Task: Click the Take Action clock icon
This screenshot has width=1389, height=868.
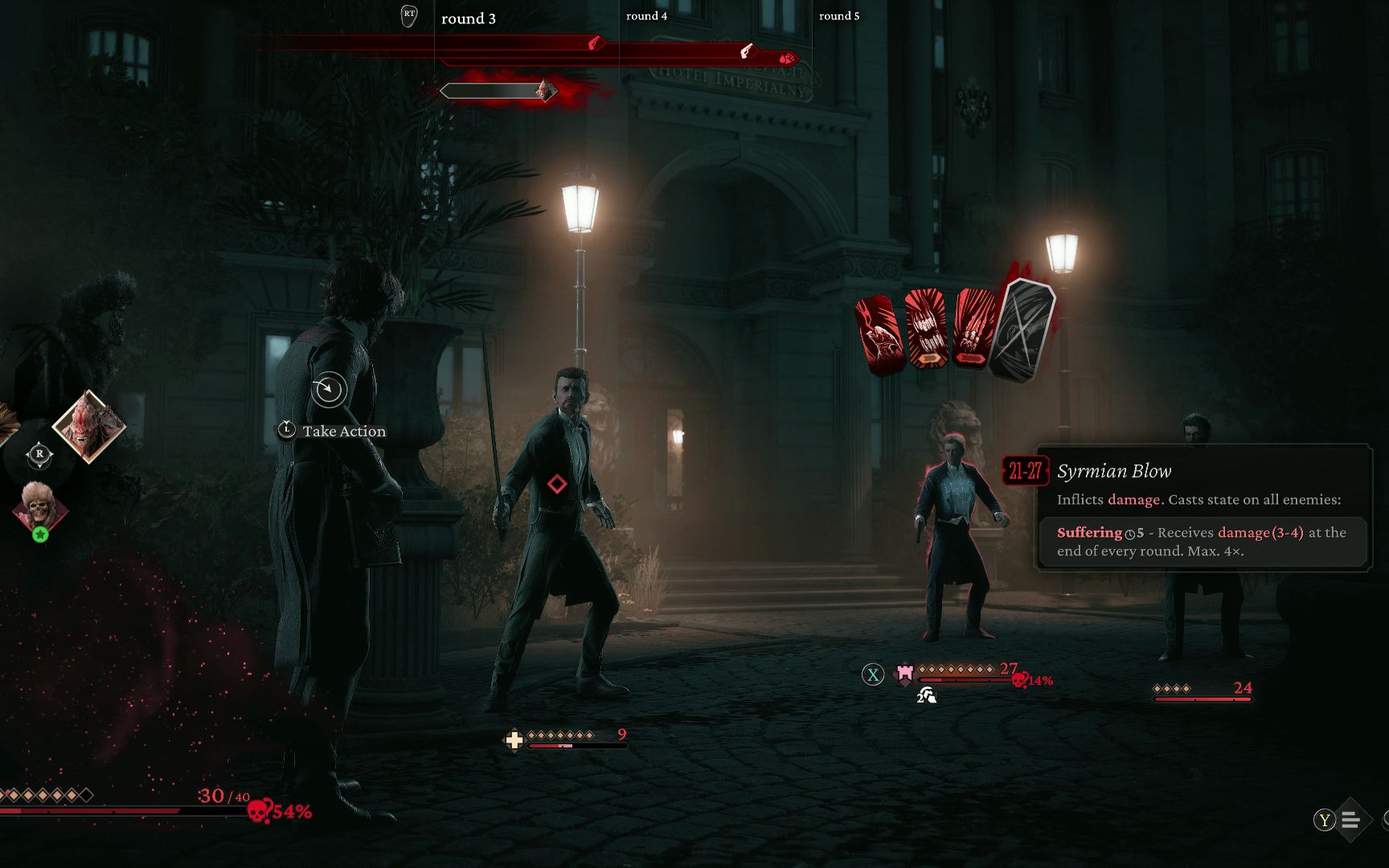Action: [x=328, y=391]
